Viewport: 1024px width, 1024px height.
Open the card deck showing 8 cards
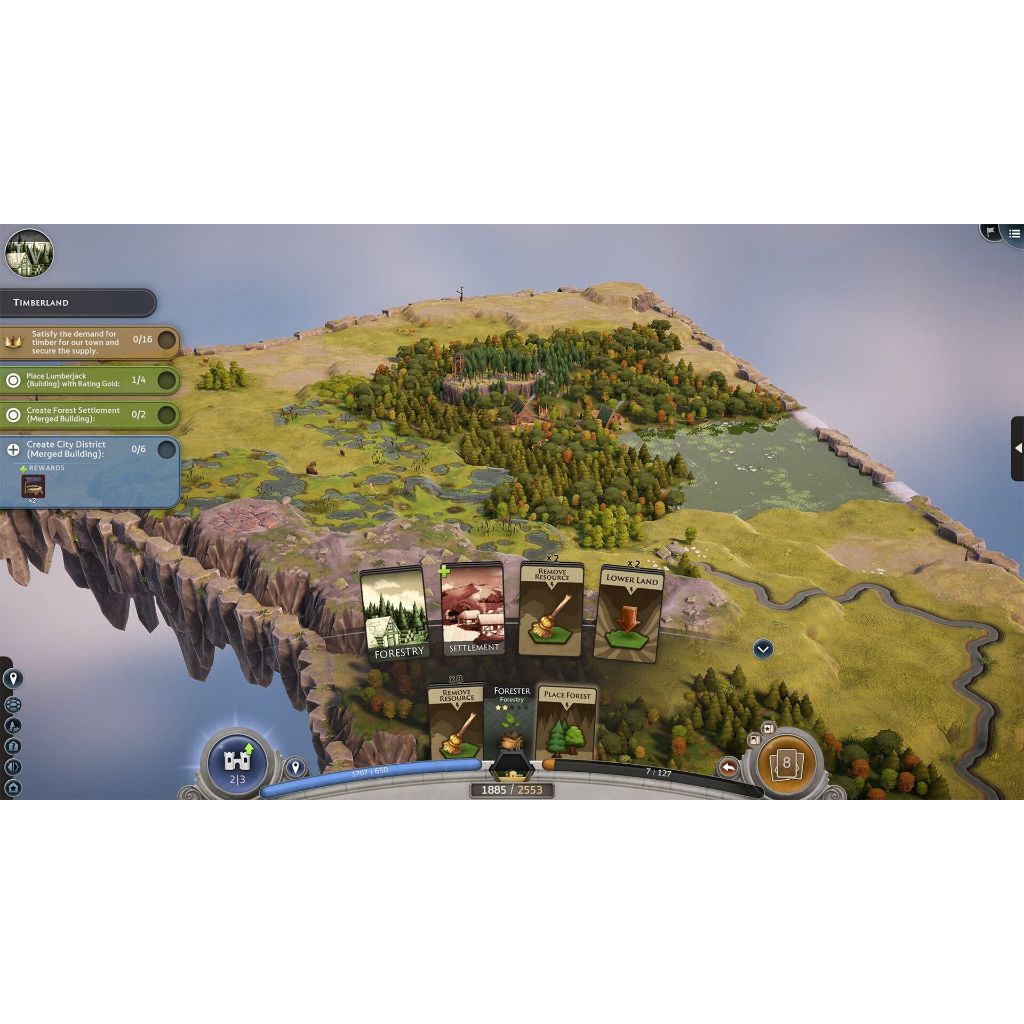pyautogui.click(x=786, y=763)
